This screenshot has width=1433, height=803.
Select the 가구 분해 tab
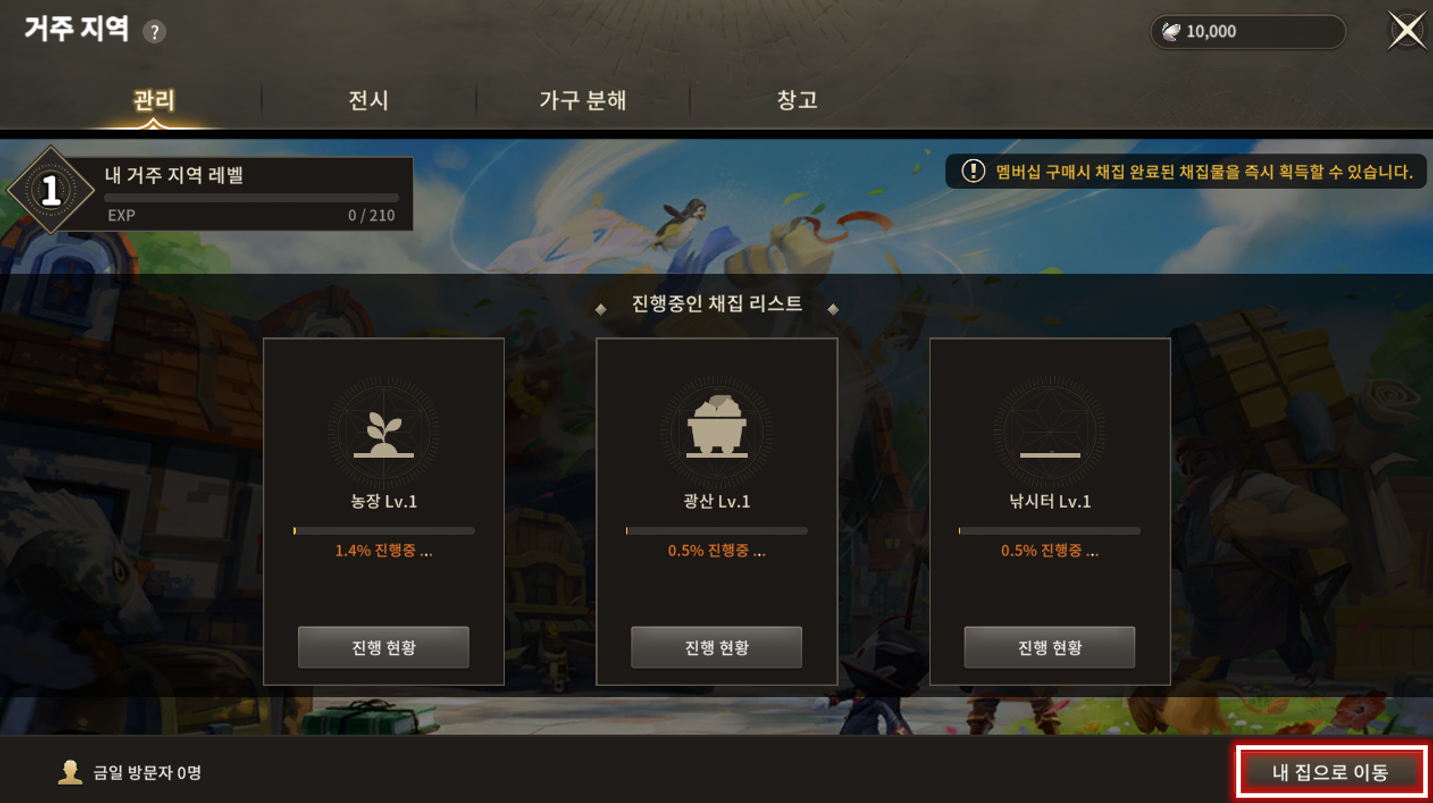tap(583, 100)
